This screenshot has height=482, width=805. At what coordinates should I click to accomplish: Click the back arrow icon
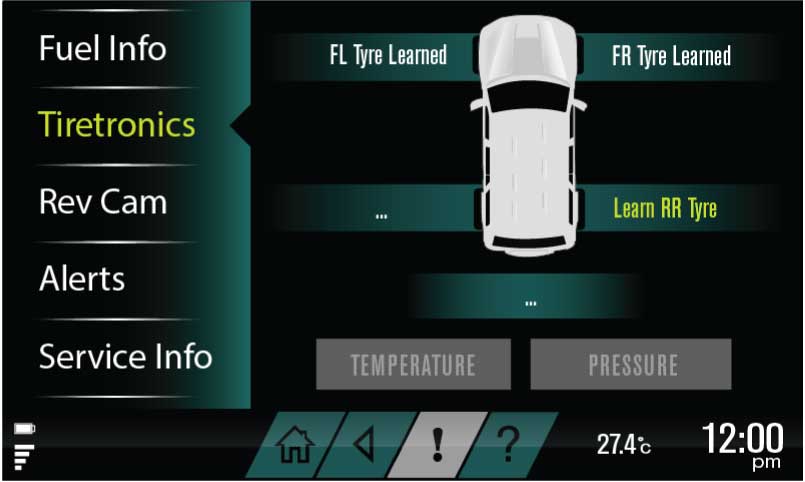[x=364, y=444]
